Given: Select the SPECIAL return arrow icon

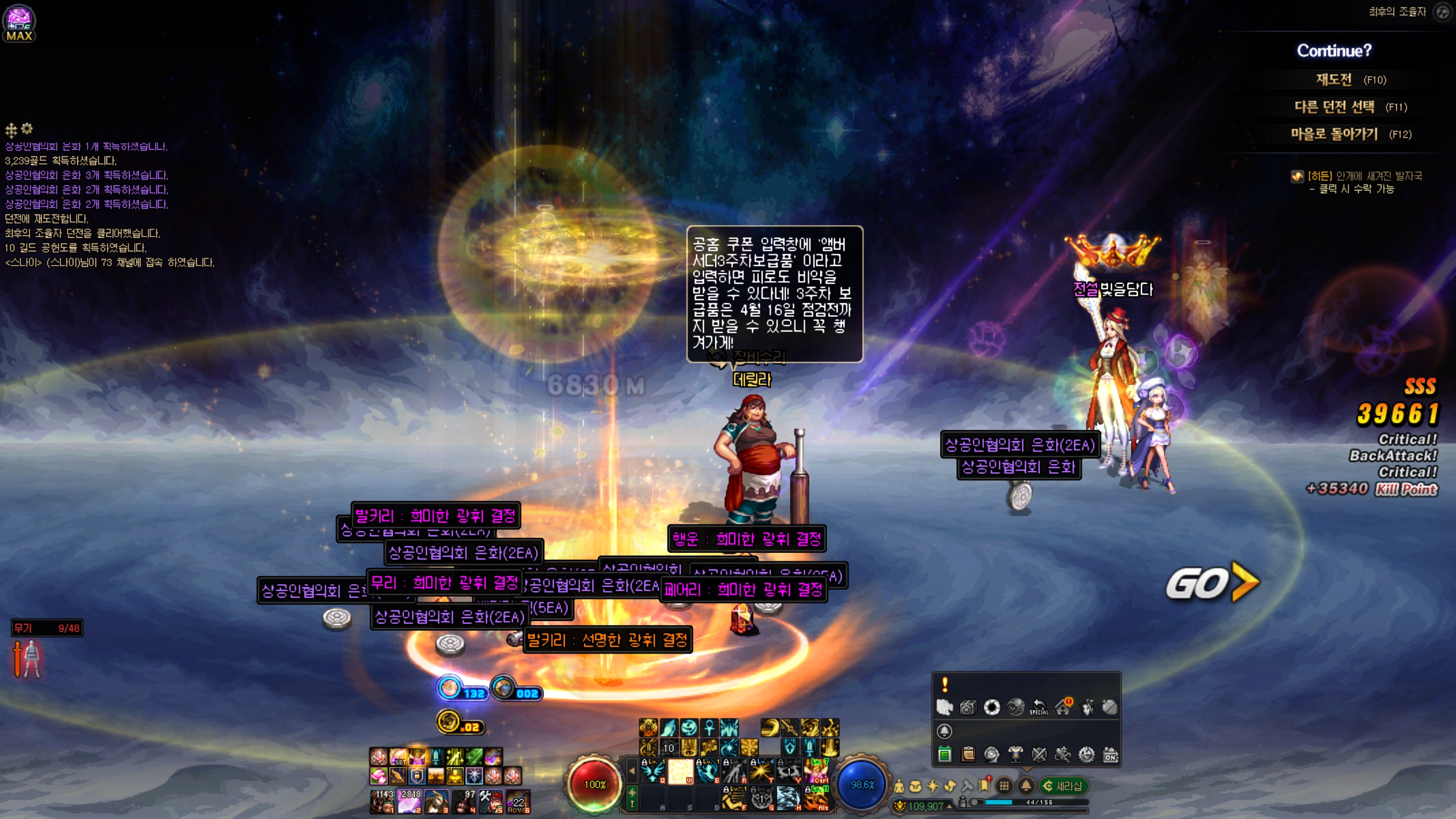Looking at the screenshot, I should (x=1039, y=707).
